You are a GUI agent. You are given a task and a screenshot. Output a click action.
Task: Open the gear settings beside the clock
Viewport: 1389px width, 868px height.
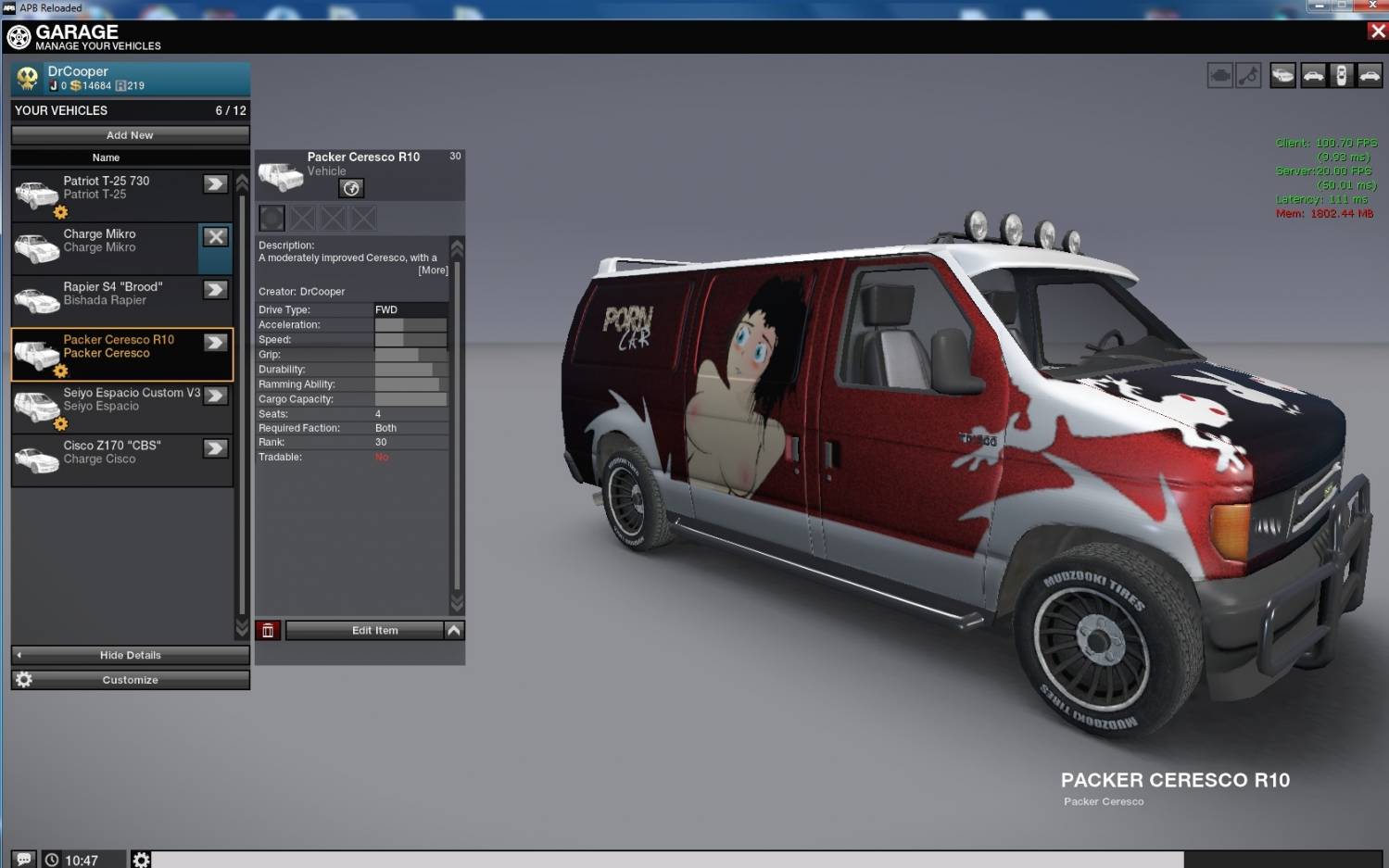tap(141, 860)
